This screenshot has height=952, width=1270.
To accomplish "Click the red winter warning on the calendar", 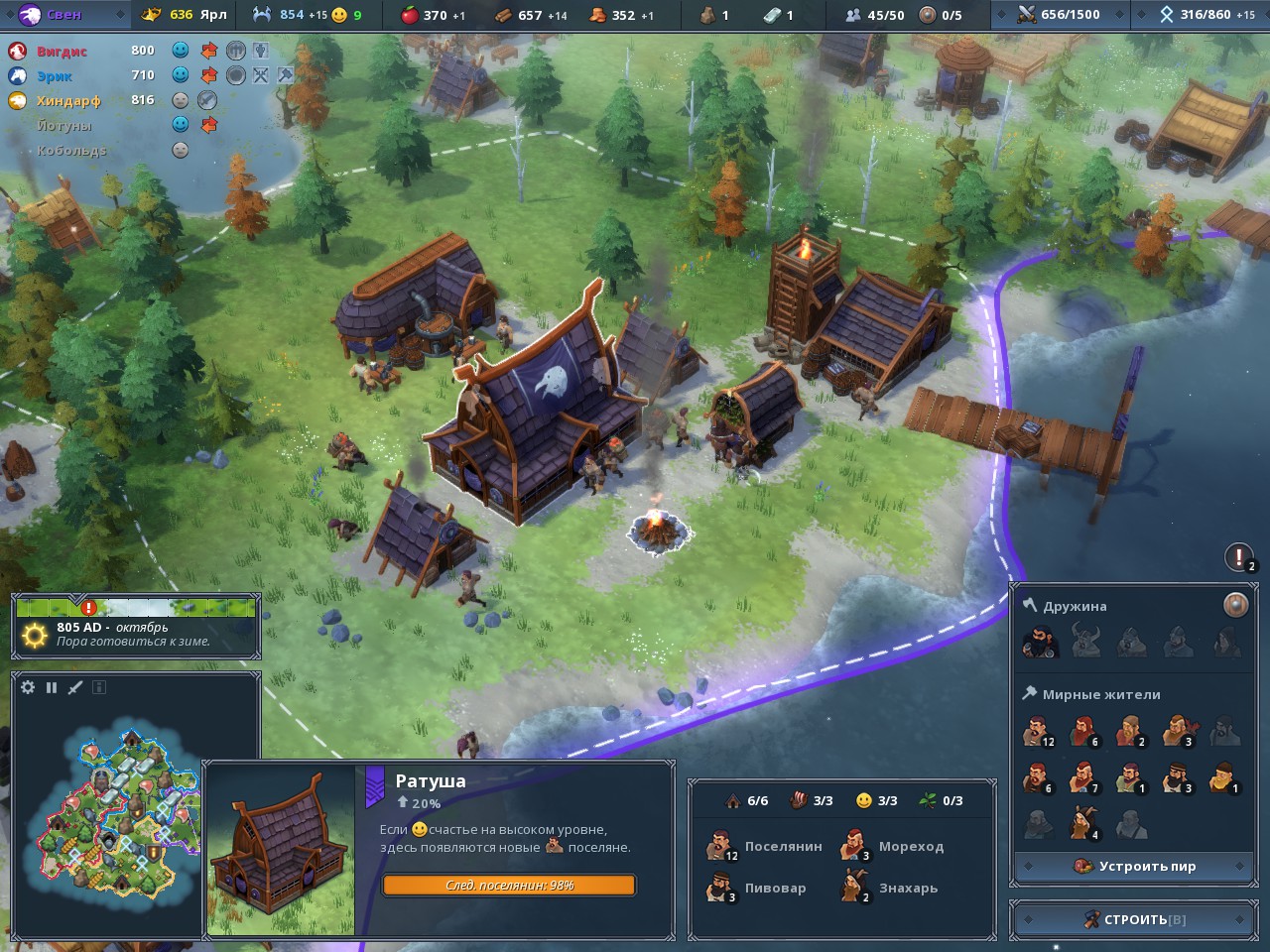I will (x=89, y=607).
